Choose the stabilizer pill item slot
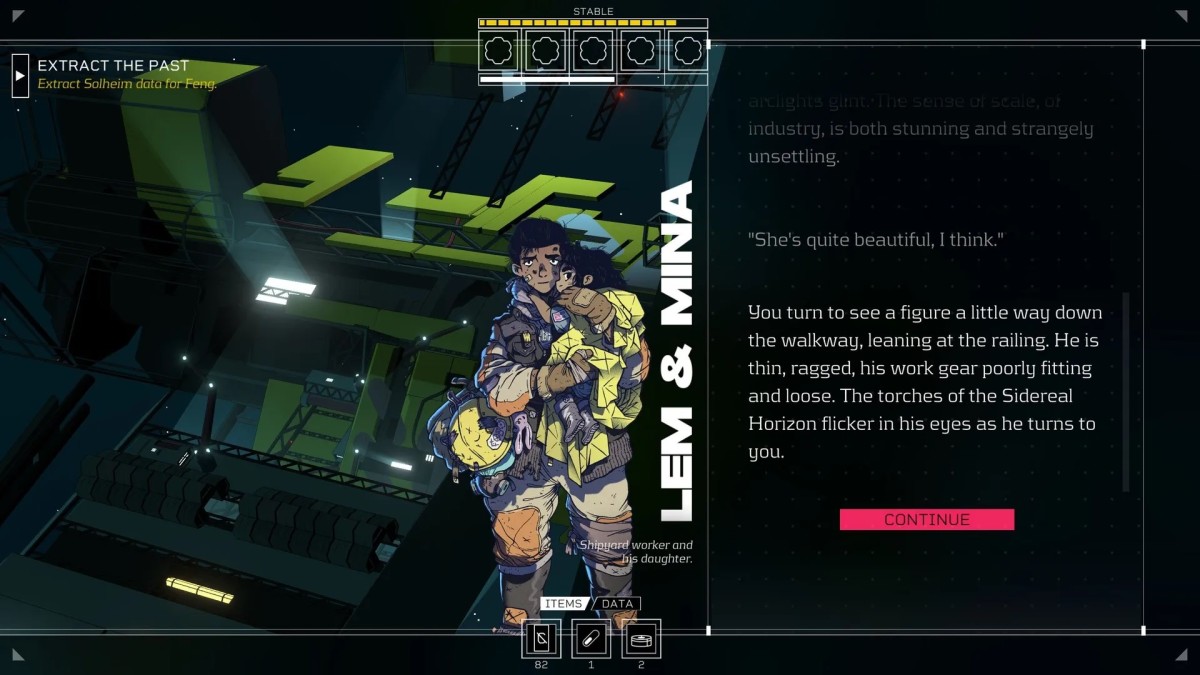Screen dimensions: 1200x675 point(591,638)
